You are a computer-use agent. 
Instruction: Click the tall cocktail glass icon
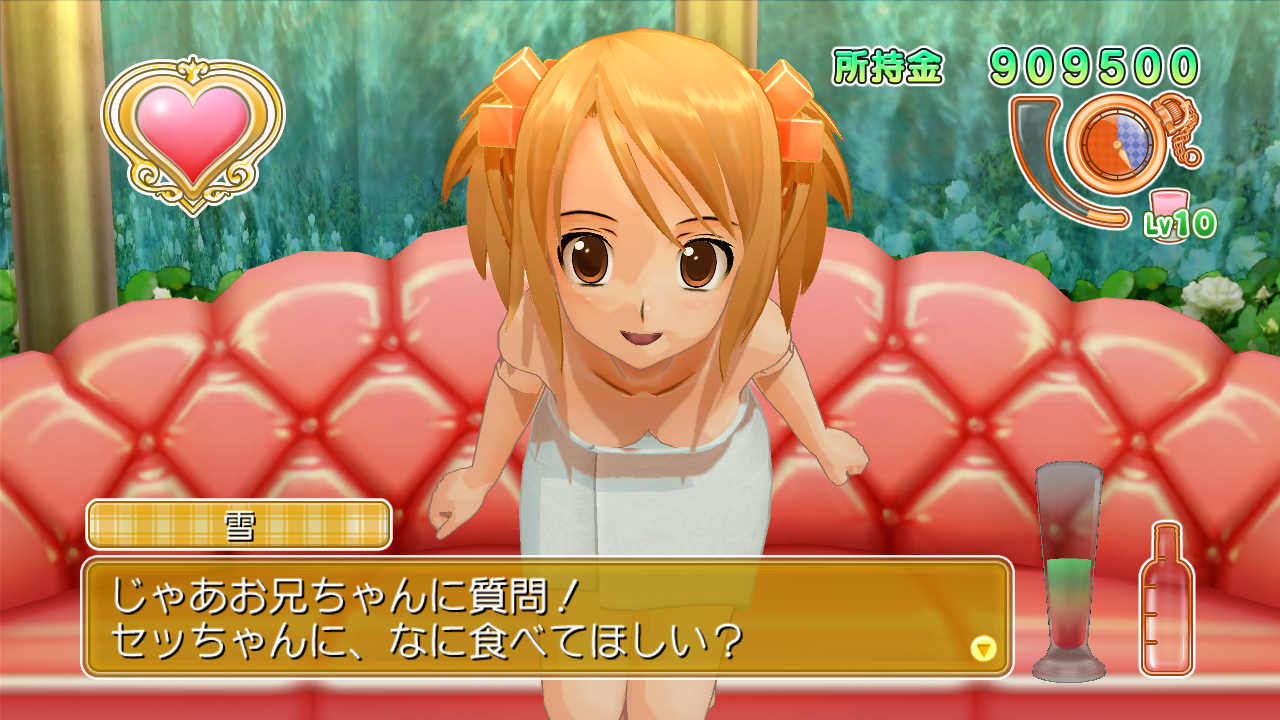coord(1068,570)
